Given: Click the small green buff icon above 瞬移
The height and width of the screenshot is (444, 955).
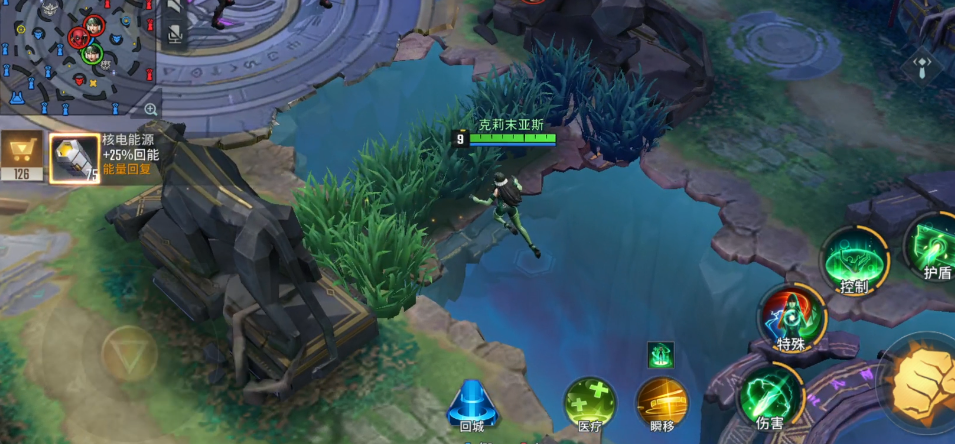Looking at the screenshot, I should click(x=661, y=355).
